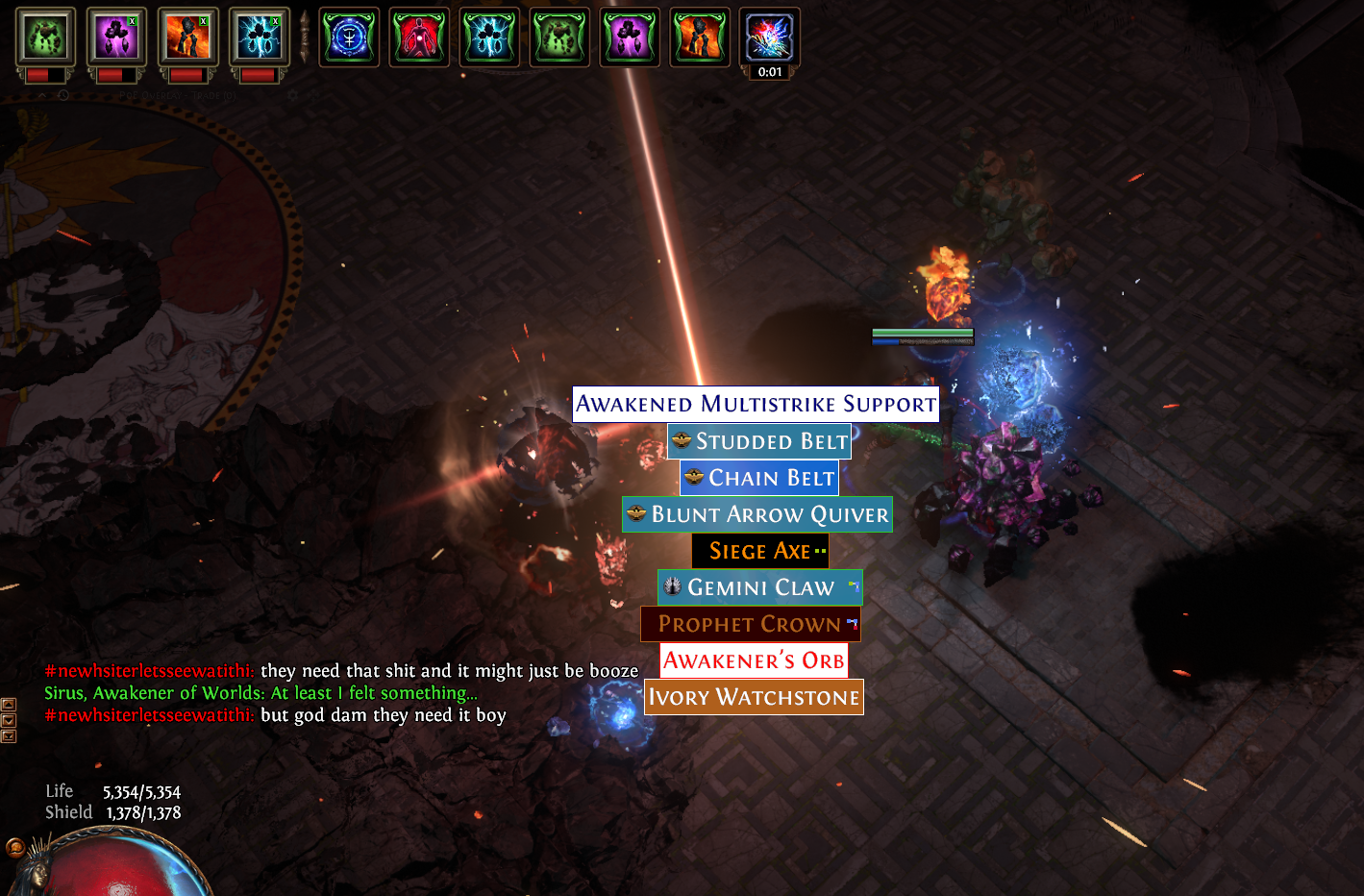Pick up the Prophet Crown
This screenshot has height=896, width=1364.
pos(750,624)
